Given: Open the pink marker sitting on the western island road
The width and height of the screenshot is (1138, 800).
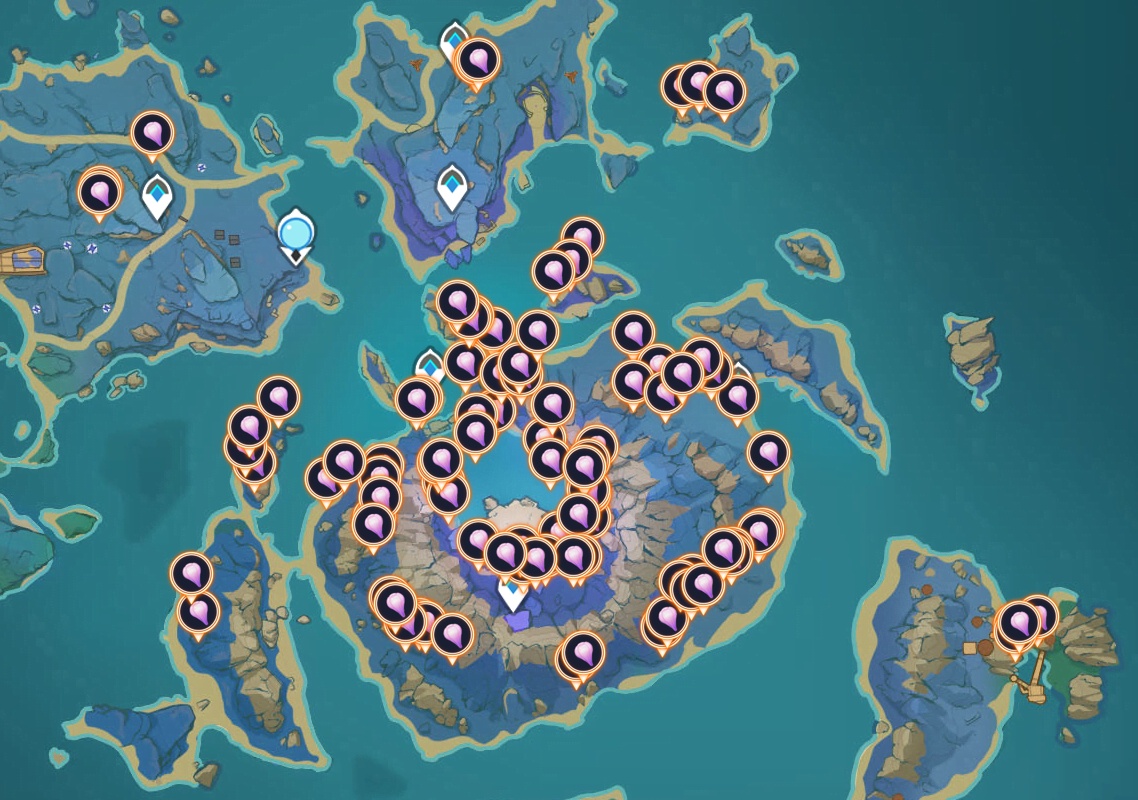Looking at the screenshot, I should tap(152, 132).
